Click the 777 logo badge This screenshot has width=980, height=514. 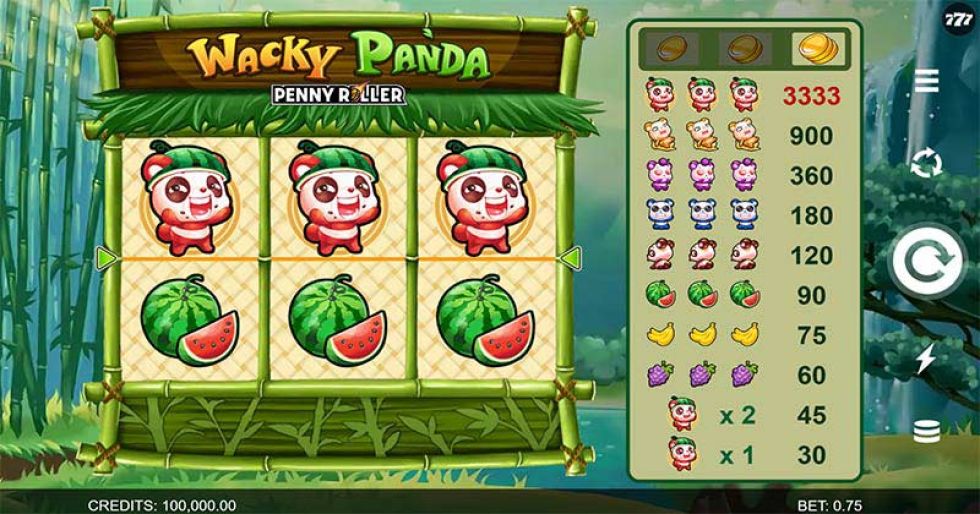point(957,22)
